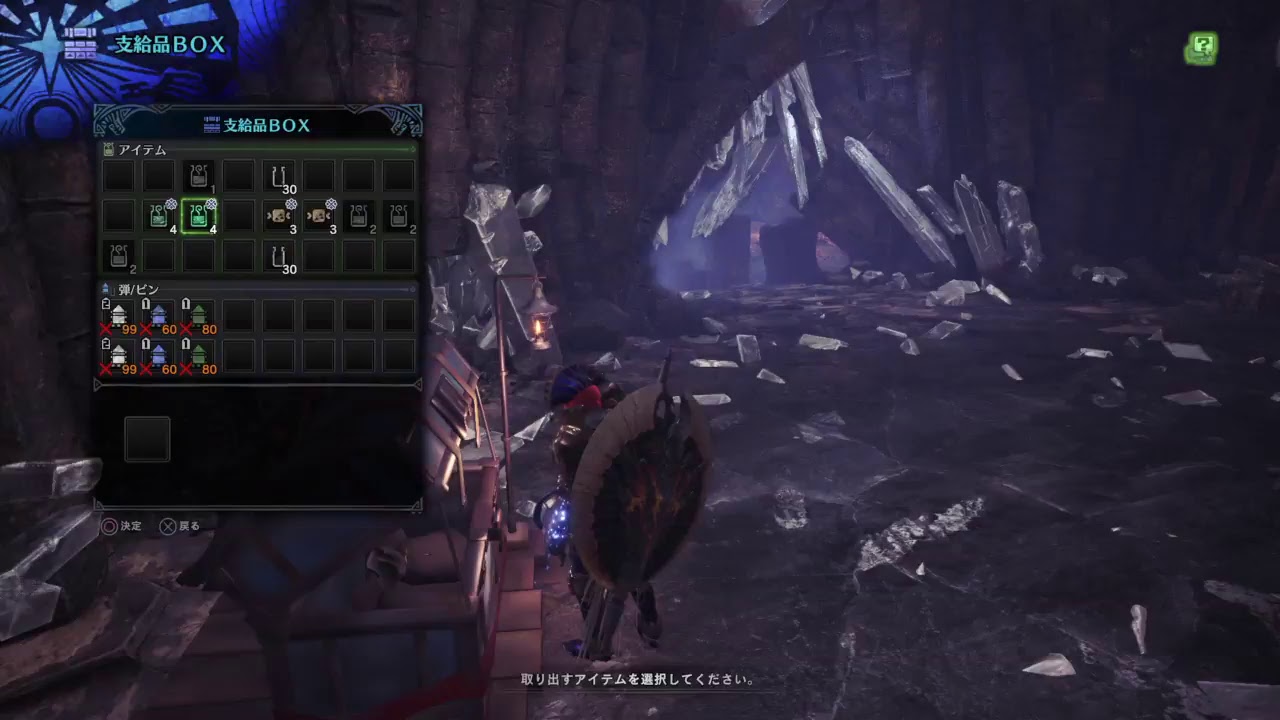Select the bottom hook item showing 30
The width and height of the screenshot is (1280, 720).
point(279,256)
